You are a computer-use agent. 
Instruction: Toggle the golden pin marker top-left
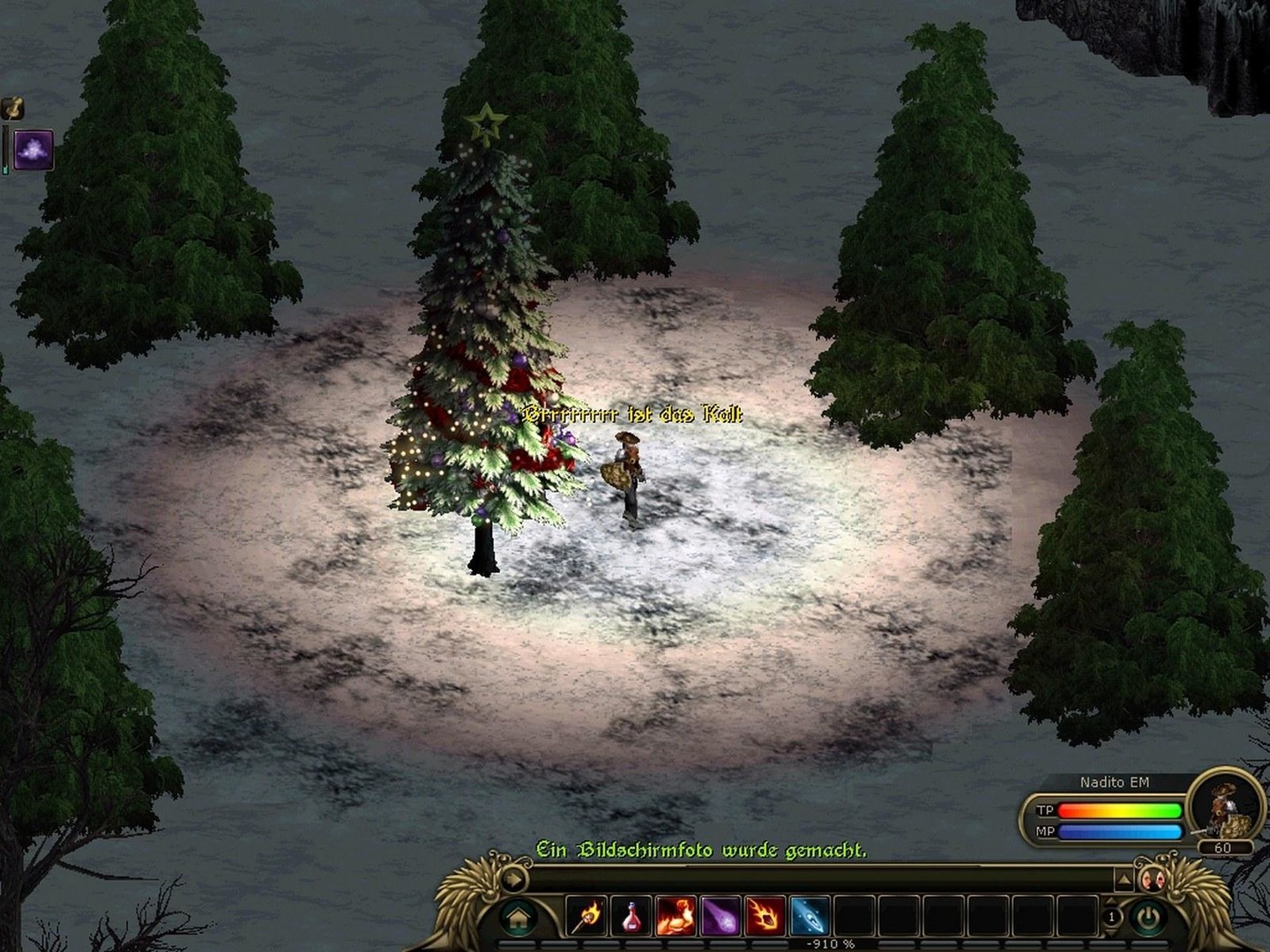(14, 108)
